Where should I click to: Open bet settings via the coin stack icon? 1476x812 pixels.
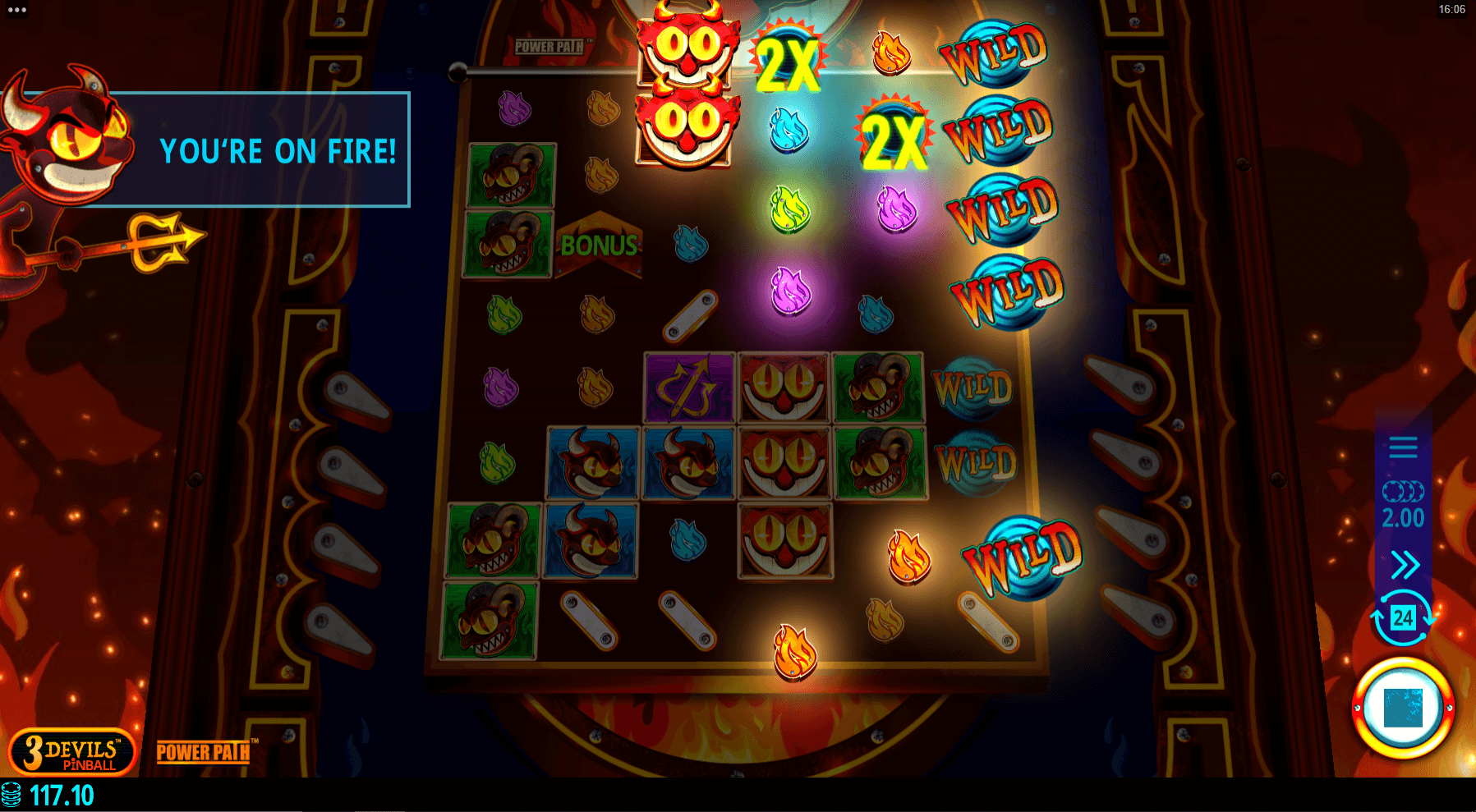pos(1405,491)
